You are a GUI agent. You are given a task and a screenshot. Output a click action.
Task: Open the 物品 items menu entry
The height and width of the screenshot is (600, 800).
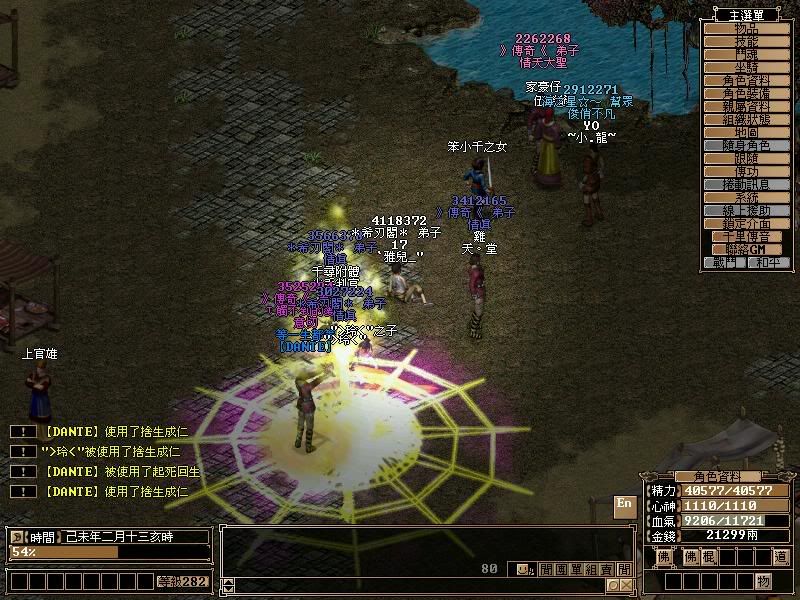click(x=746, y=28)
